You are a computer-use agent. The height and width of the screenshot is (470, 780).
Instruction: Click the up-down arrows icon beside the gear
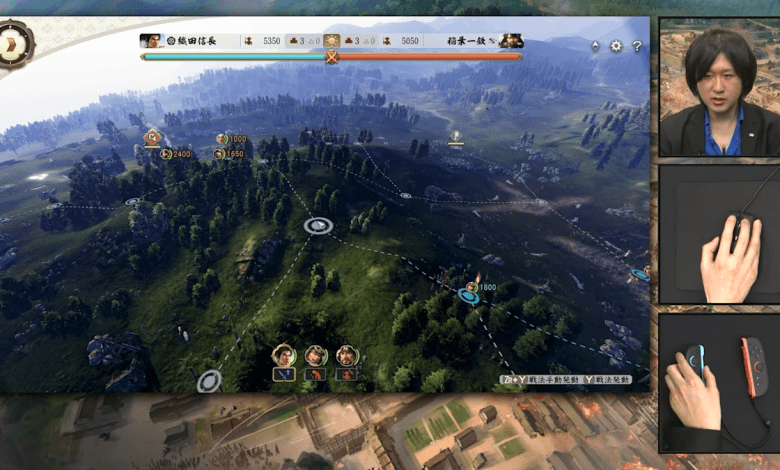pos(596,46)
